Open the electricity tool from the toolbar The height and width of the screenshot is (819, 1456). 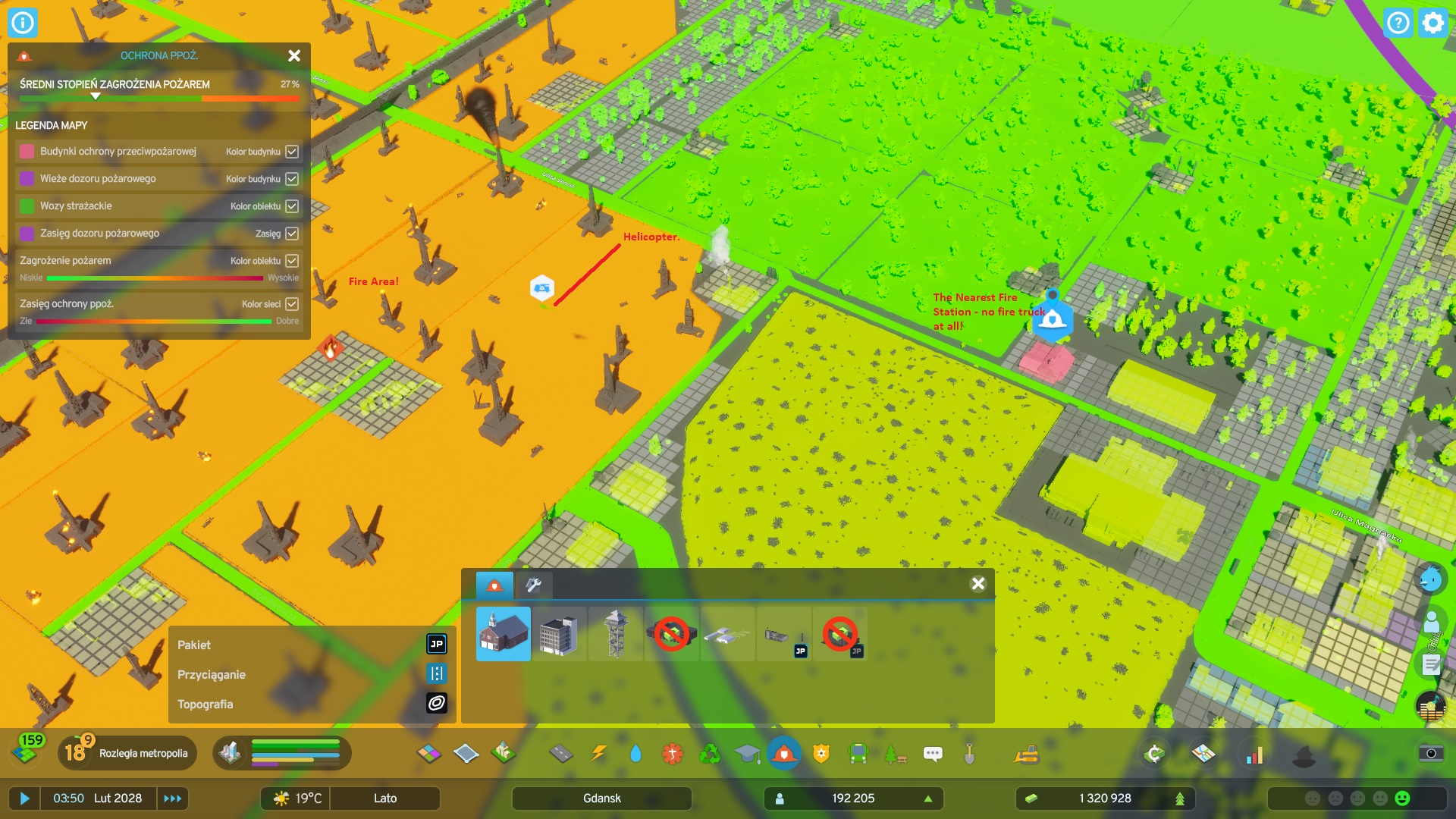tap(599, 754)
